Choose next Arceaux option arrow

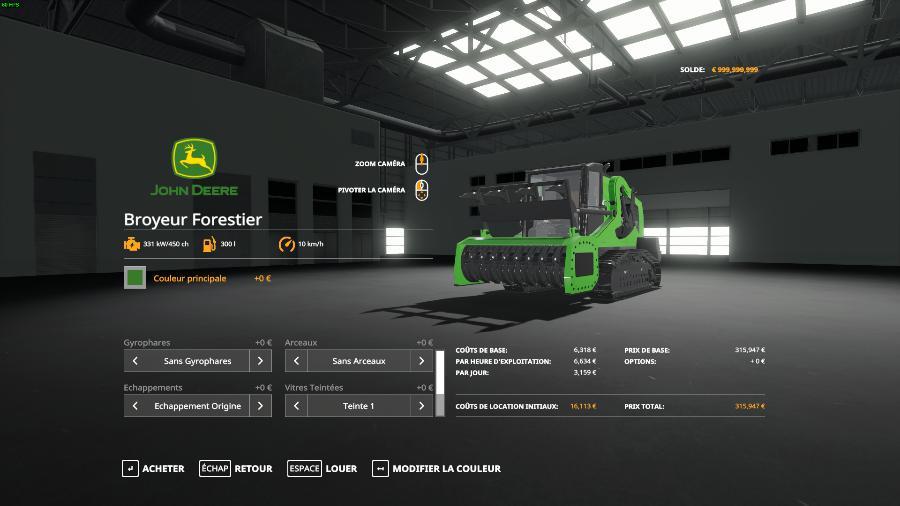422,361
